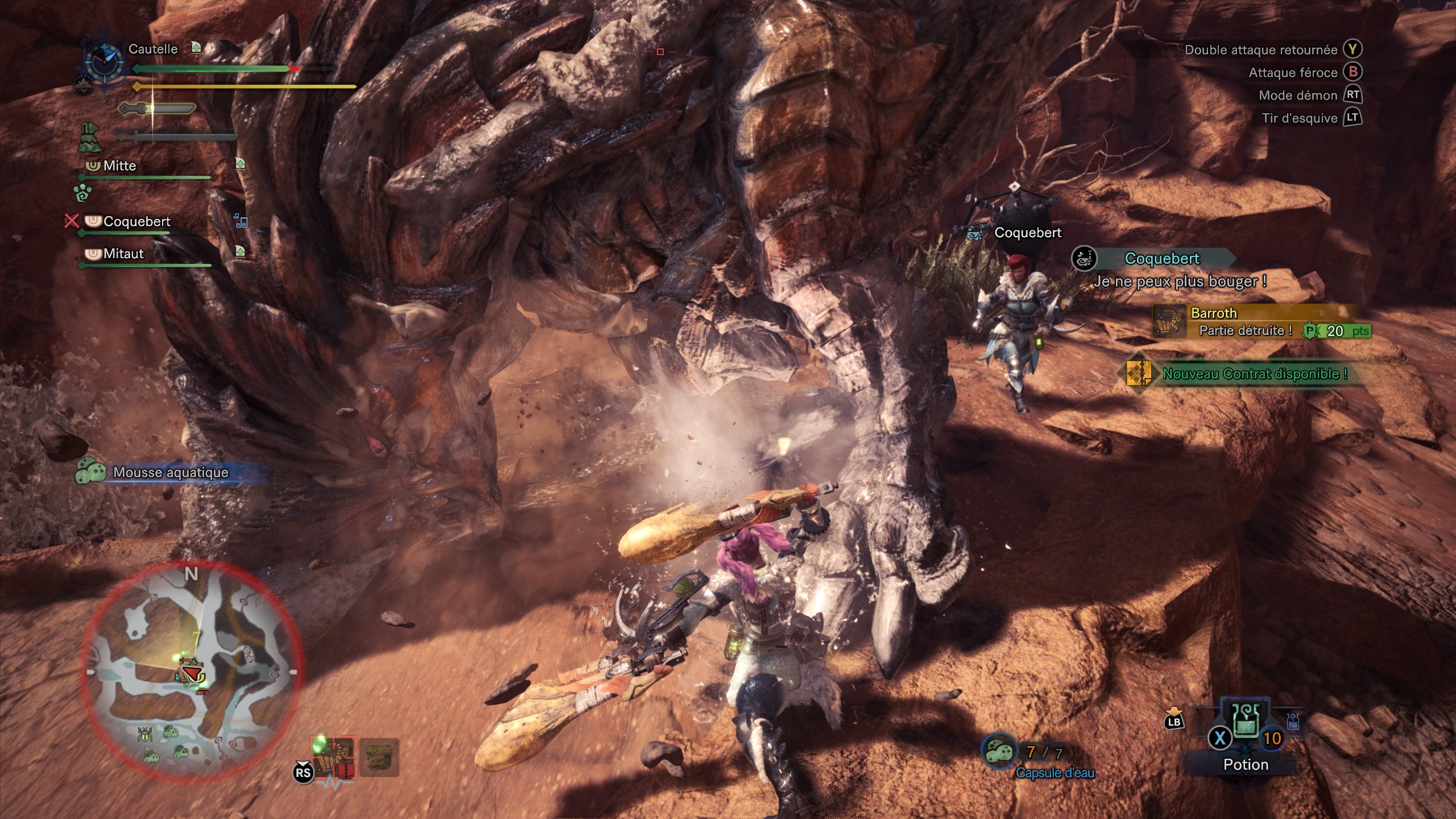
Task: Select Mitte in the party list
Action: pyautogui.click(x=119, y=166)
